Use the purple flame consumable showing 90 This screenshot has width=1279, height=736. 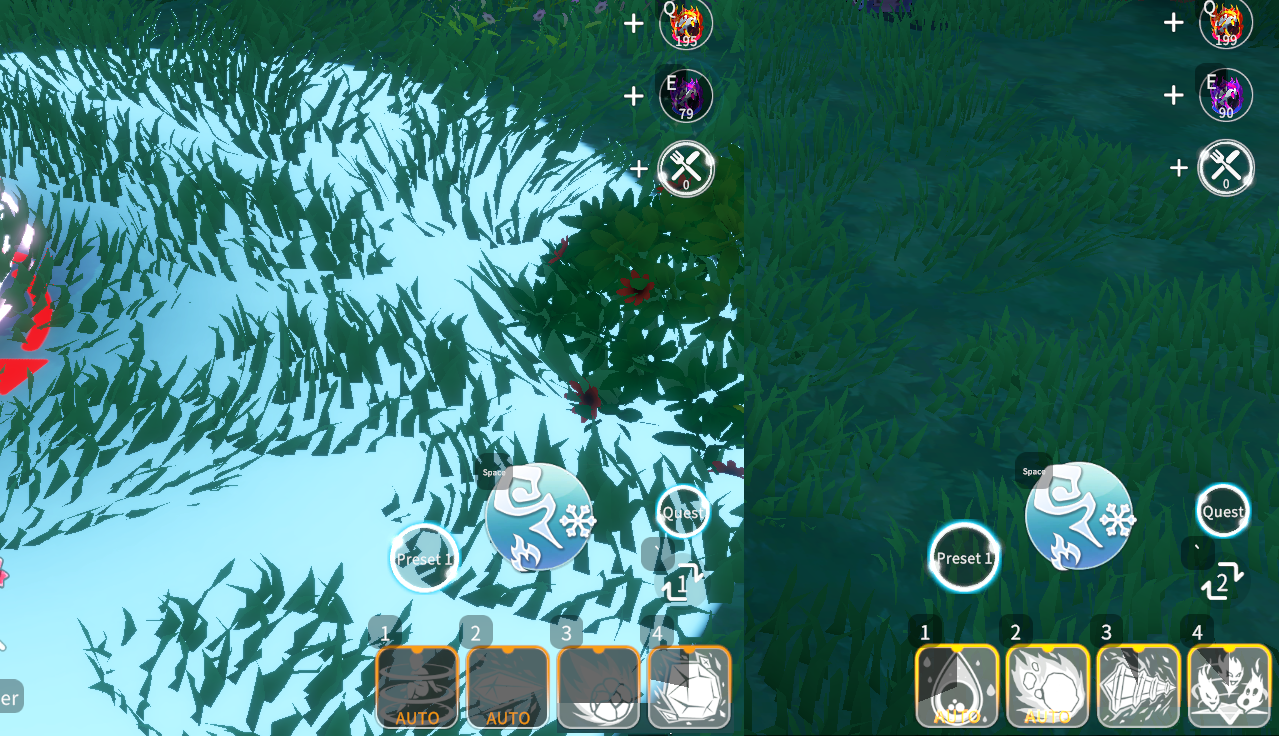click(1226, 96)
